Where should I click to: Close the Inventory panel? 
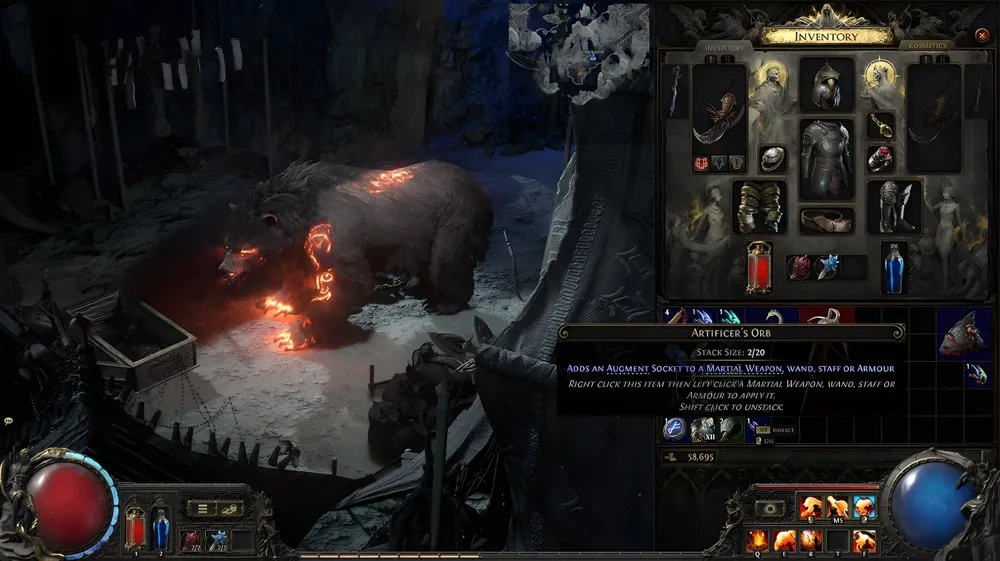tap(982, 36)
